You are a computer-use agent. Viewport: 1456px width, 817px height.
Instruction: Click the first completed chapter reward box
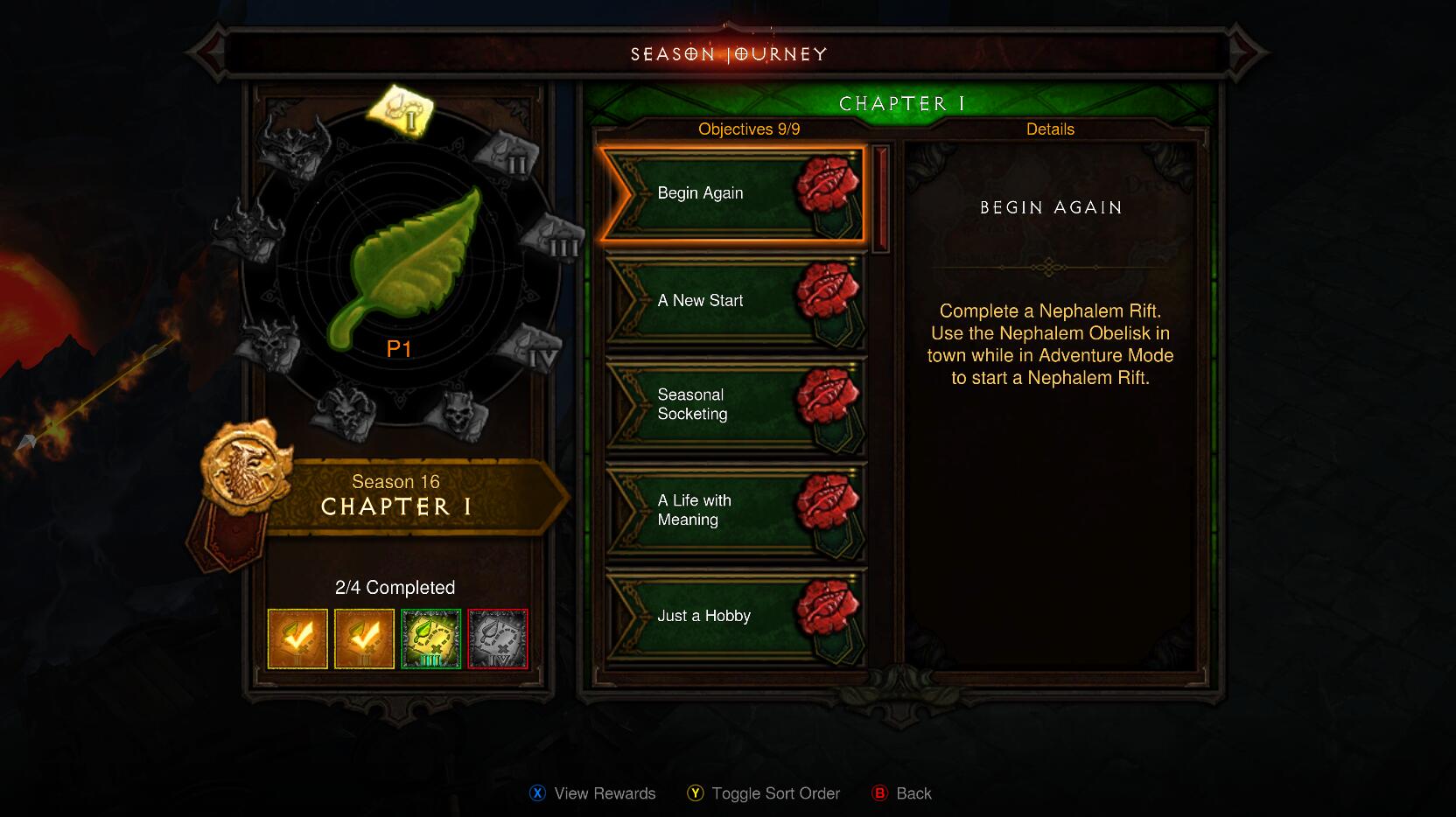point(297,639)
